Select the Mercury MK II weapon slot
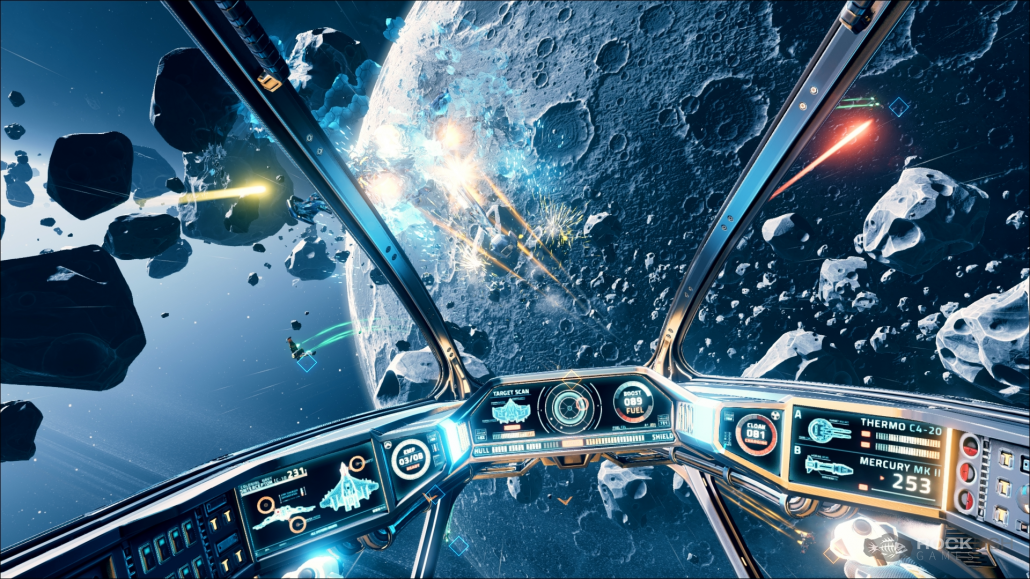 [x=866, y=470]
